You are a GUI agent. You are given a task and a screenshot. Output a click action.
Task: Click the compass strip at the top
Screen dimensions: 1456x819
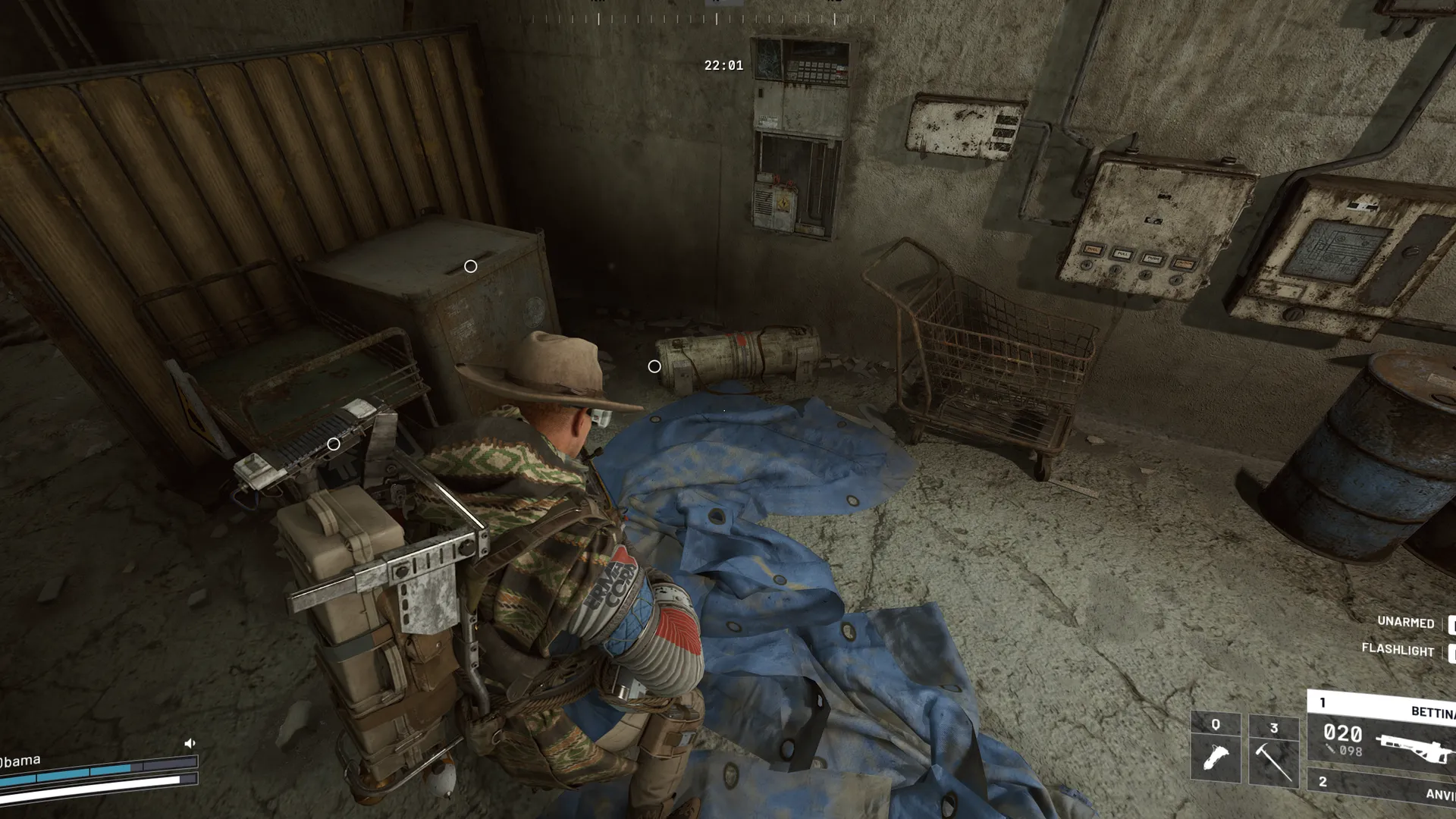tap(716, 18)
